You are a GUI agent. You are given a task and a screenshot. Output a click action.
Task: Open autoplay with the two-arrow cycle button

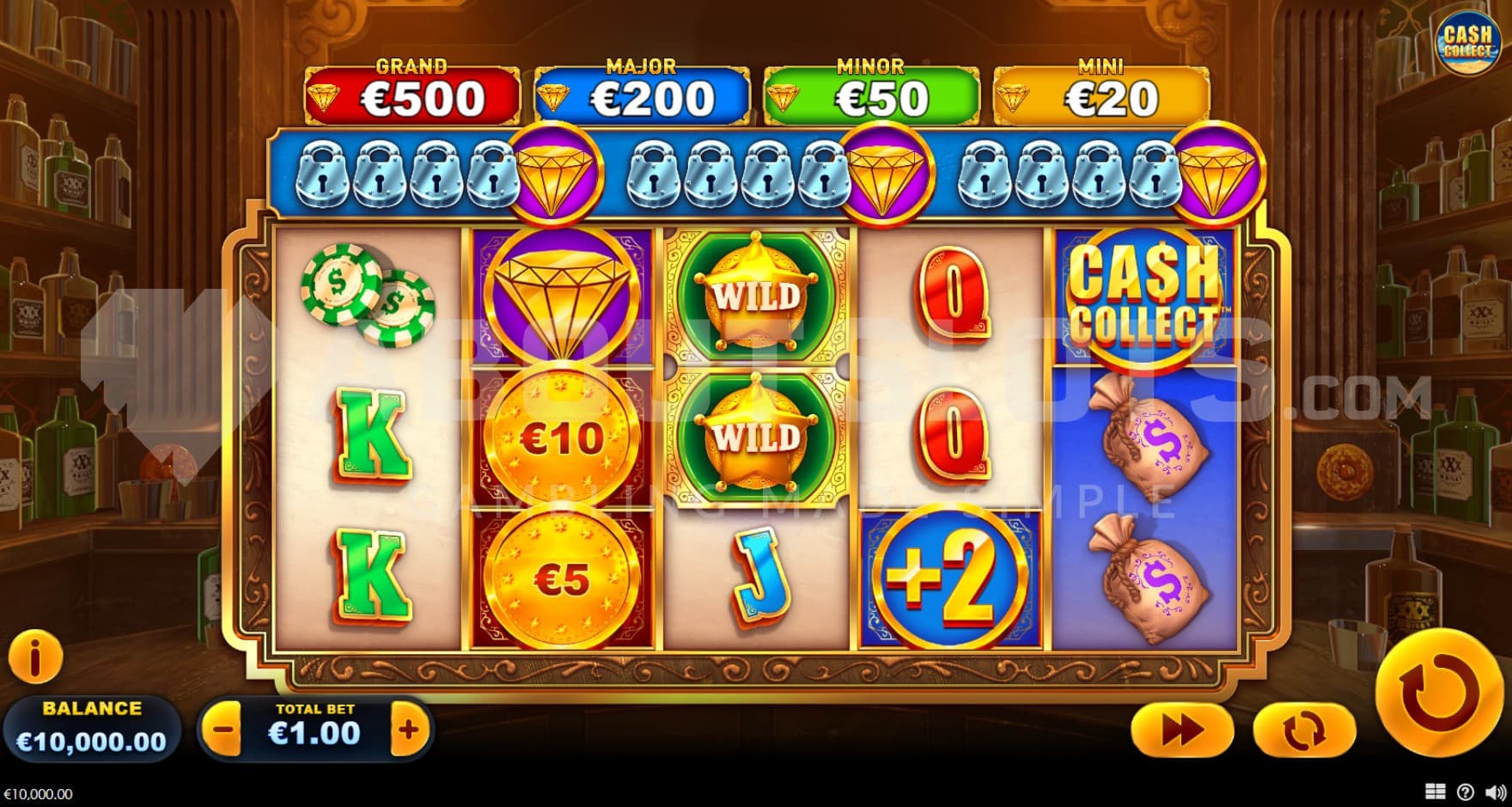pos(1303,731)
